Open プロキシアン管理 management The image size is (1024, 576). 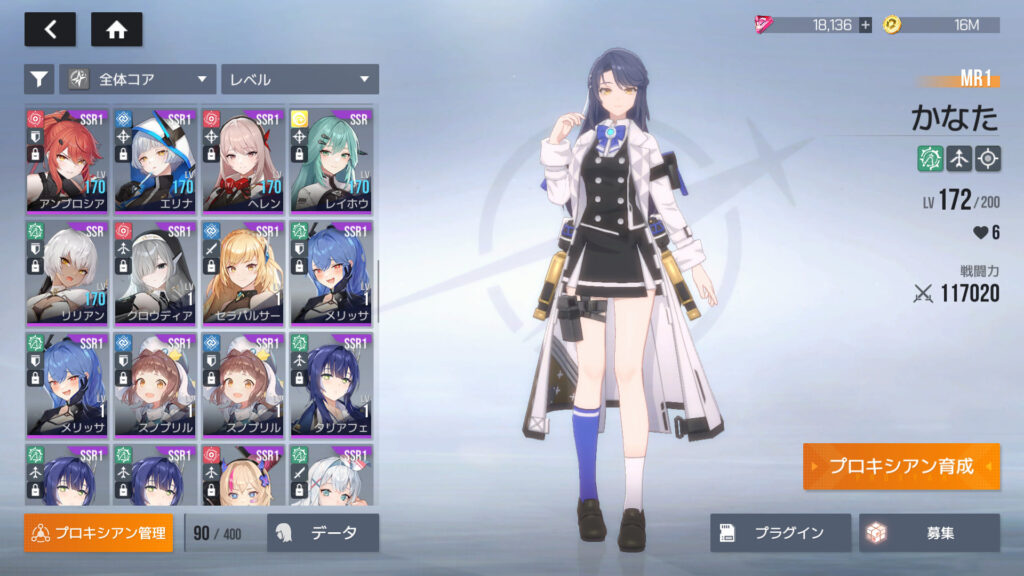coord(99,533)
